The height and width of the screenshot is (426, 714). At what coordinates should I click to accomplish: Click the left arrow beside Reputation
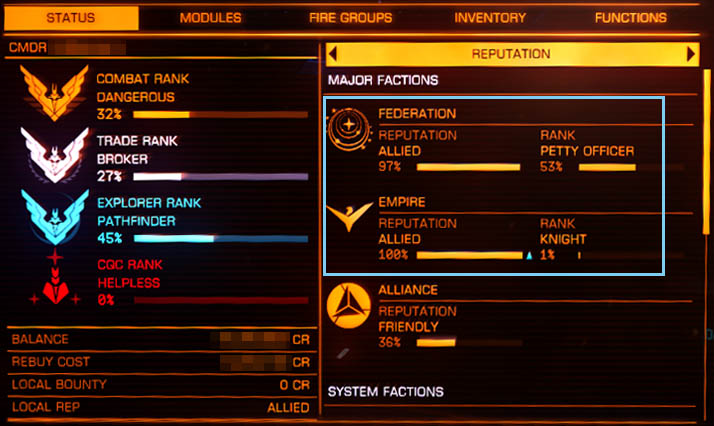pyautogui.click(x=332, y=54)
